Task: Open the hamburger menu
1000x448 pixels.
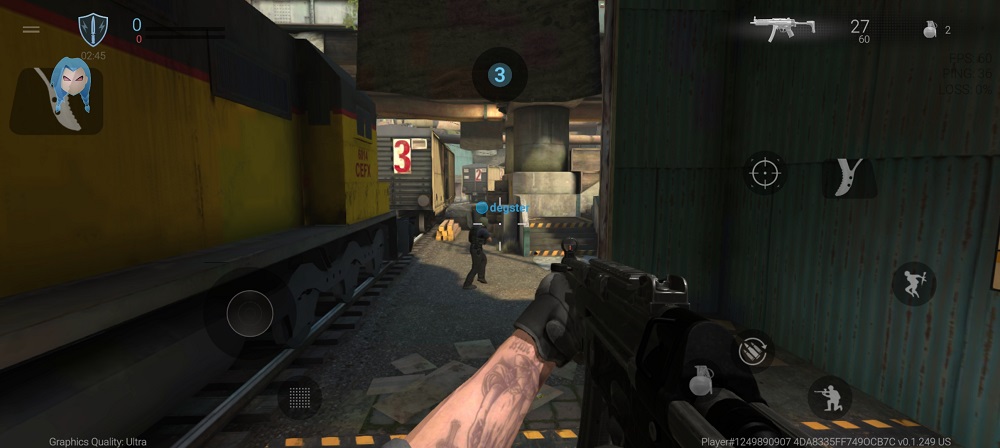Action: [31, 29]
